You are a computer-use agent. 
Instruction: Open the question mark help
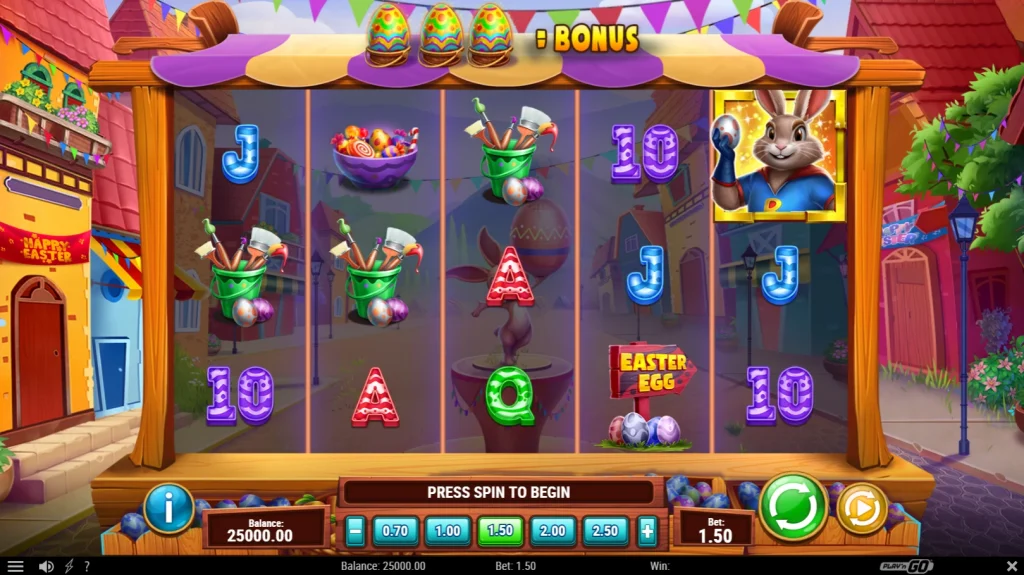pos(87,566)
